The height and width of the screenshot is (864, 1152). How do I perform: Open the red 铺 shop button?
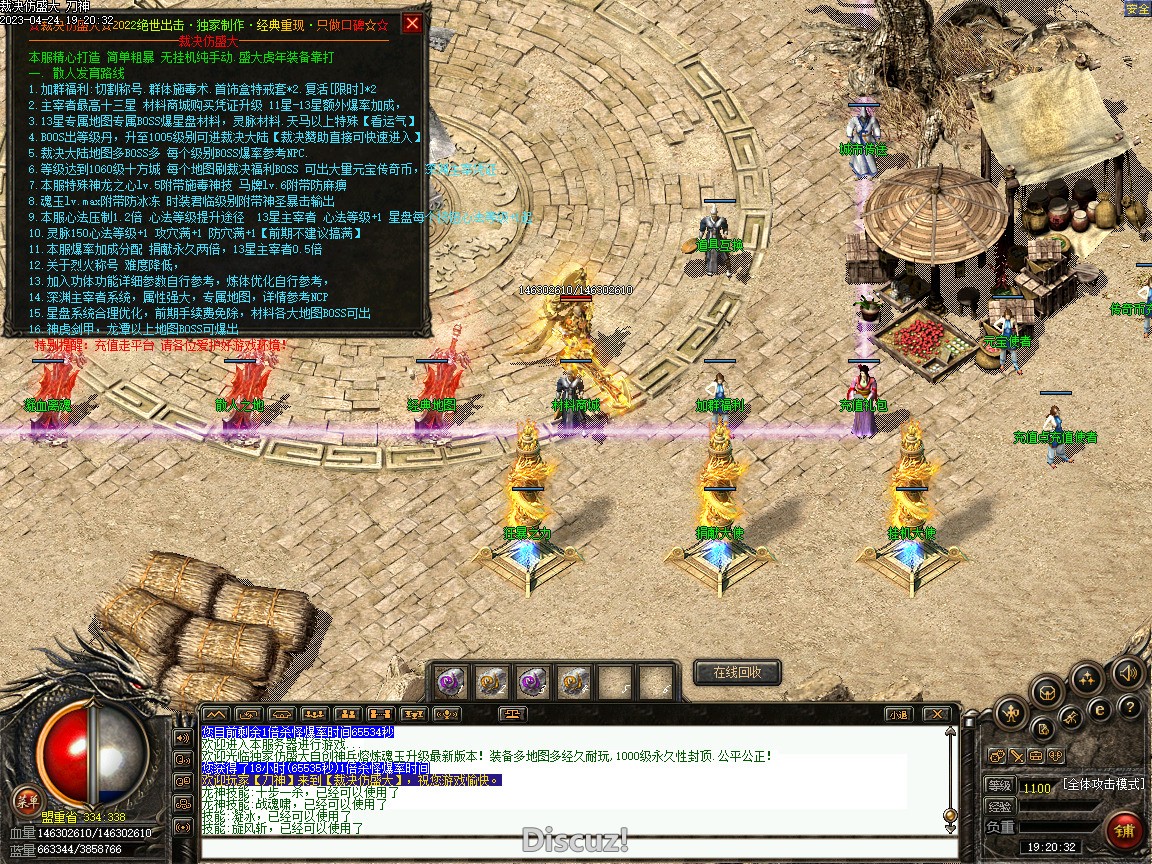point(1125,829)
